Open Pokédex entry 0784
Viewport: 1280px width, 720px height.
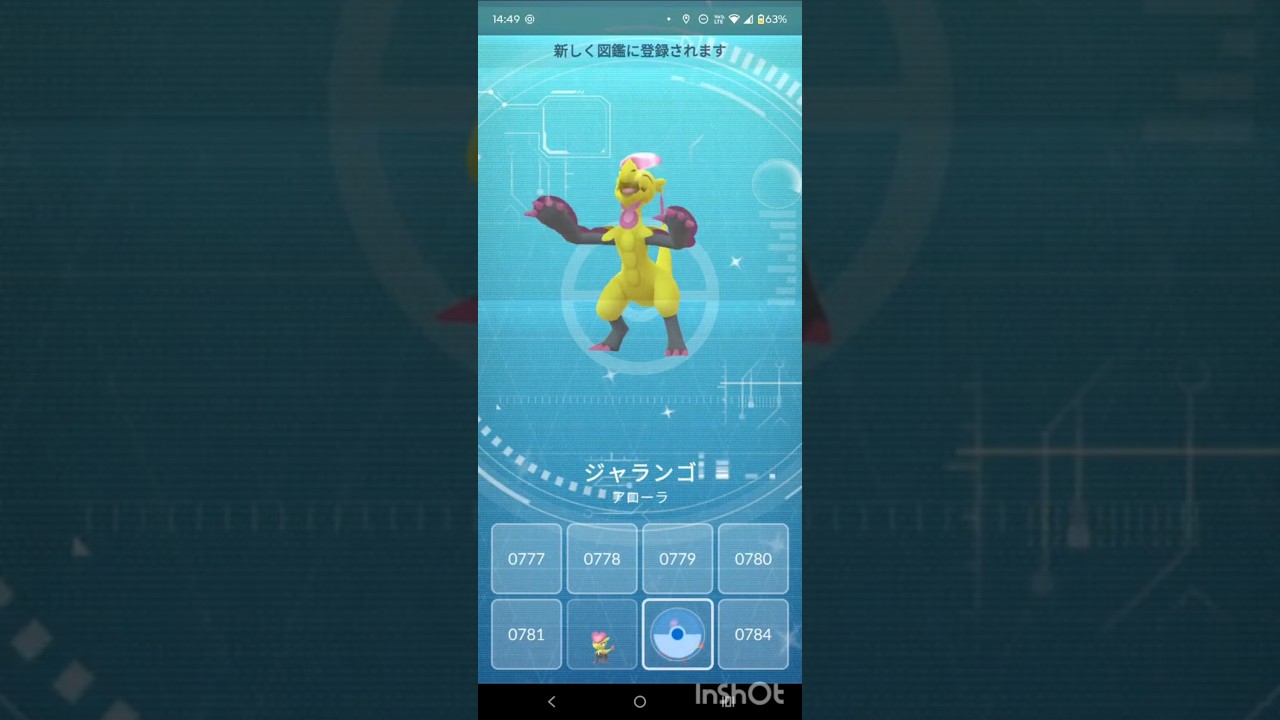click(x=753, y=634)
